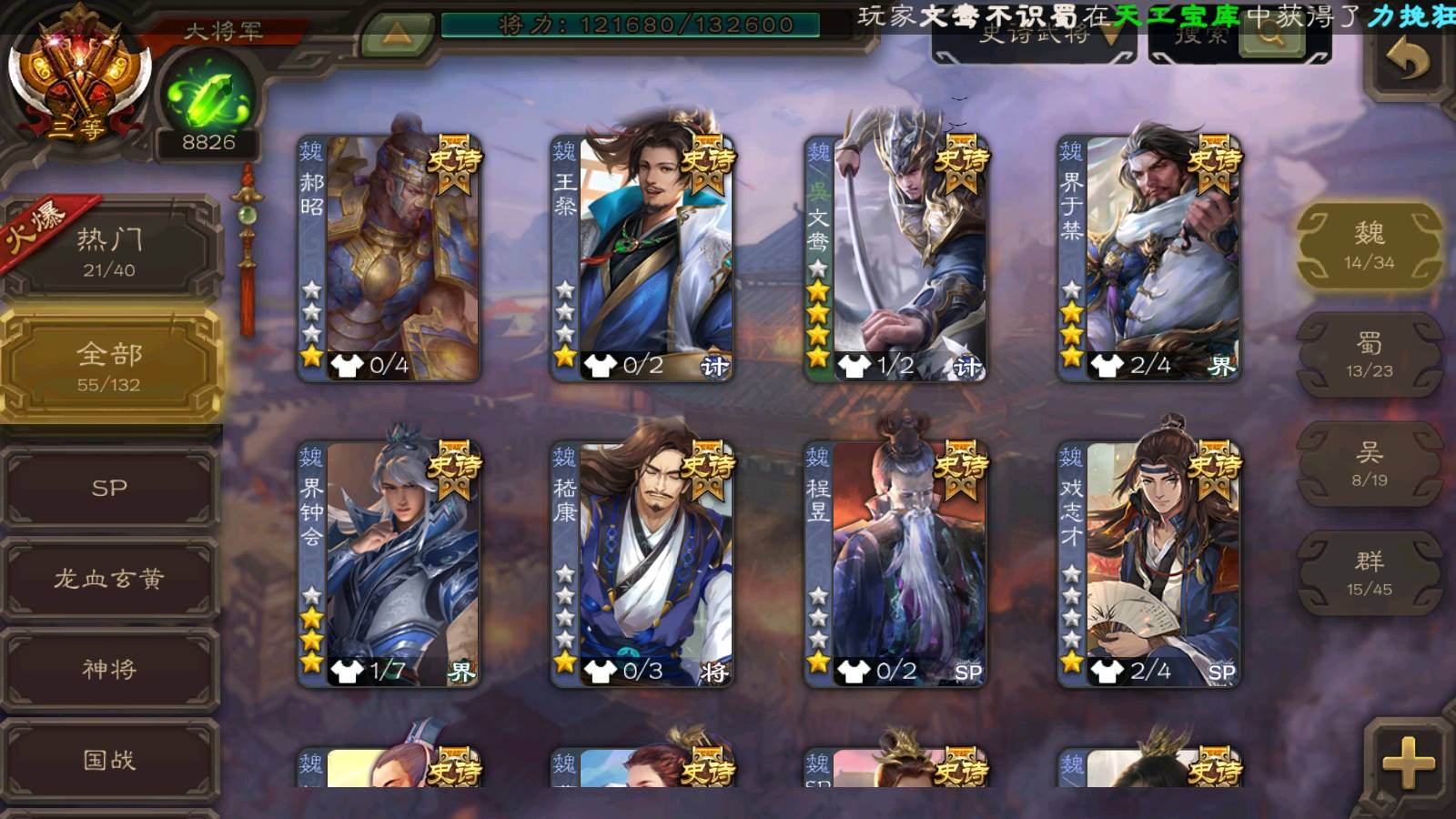Filter generals by 魏 faction
Screen dimensions: 1456x819
pyautogui.click(x=1369, y=246)
